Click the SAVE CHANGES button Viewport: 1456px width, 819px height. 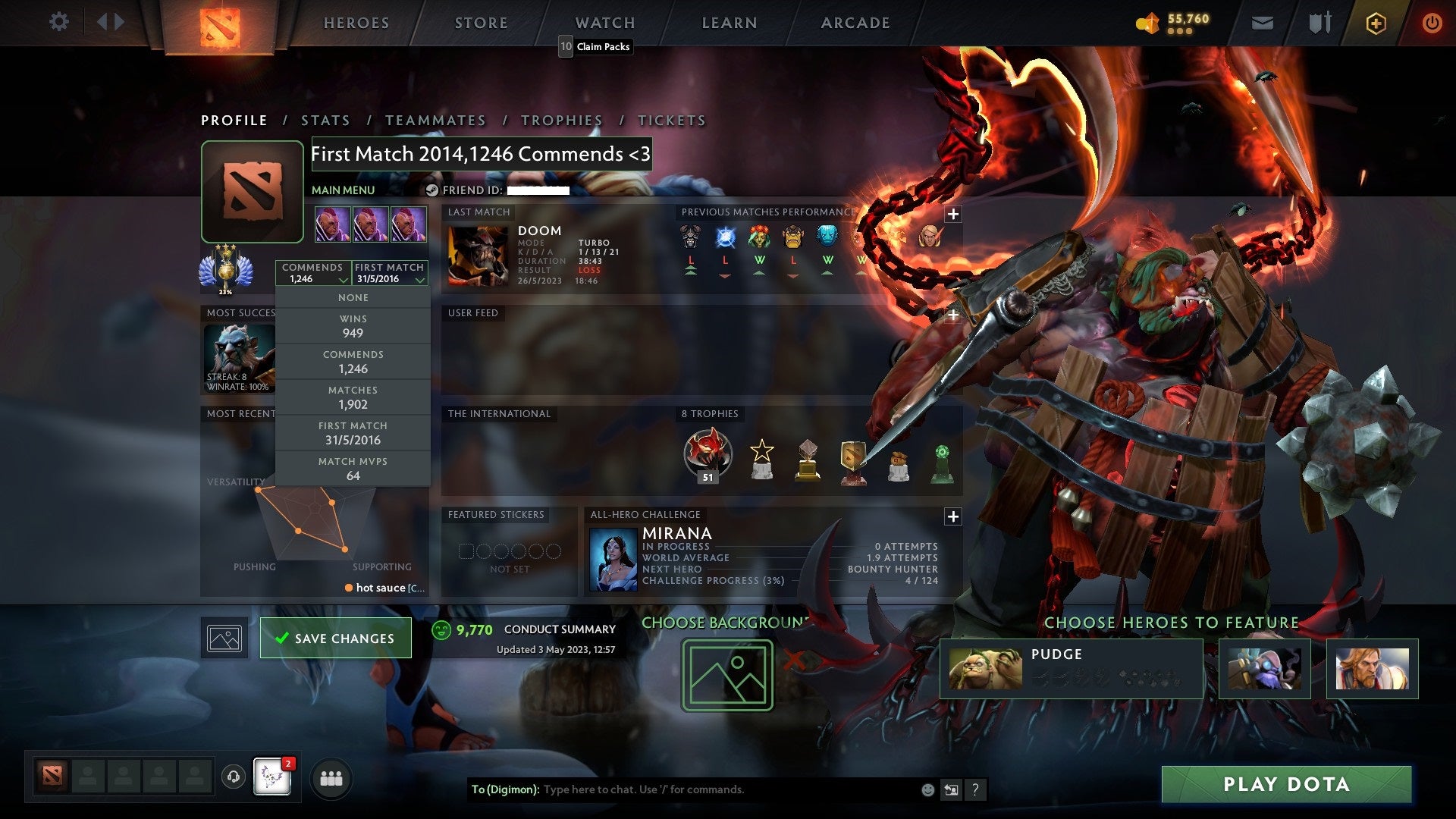tap(335, 638)
